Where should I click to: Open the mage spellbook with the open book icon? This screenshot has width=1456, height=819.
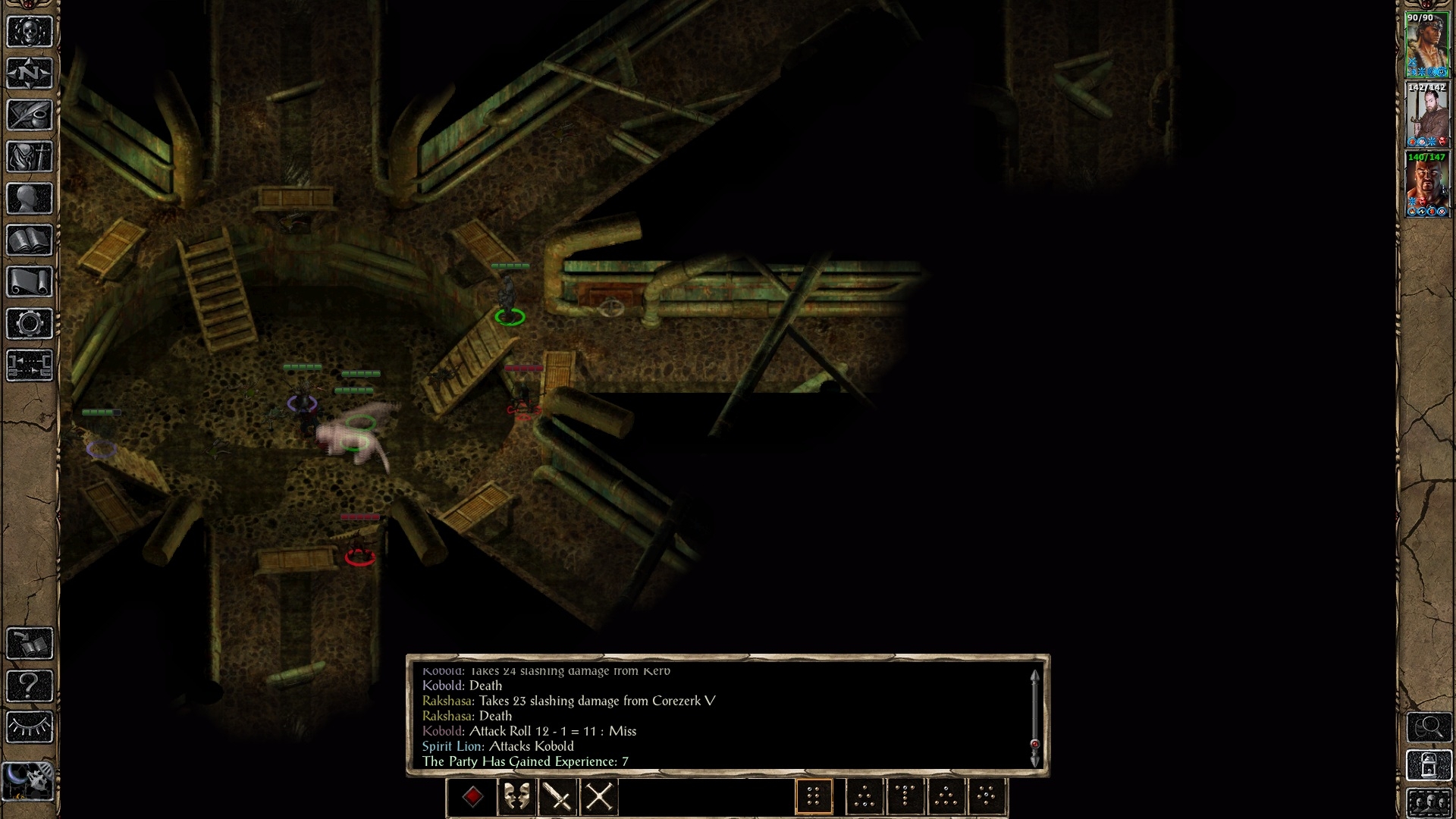pyautogui.click(x=30, y=240)
